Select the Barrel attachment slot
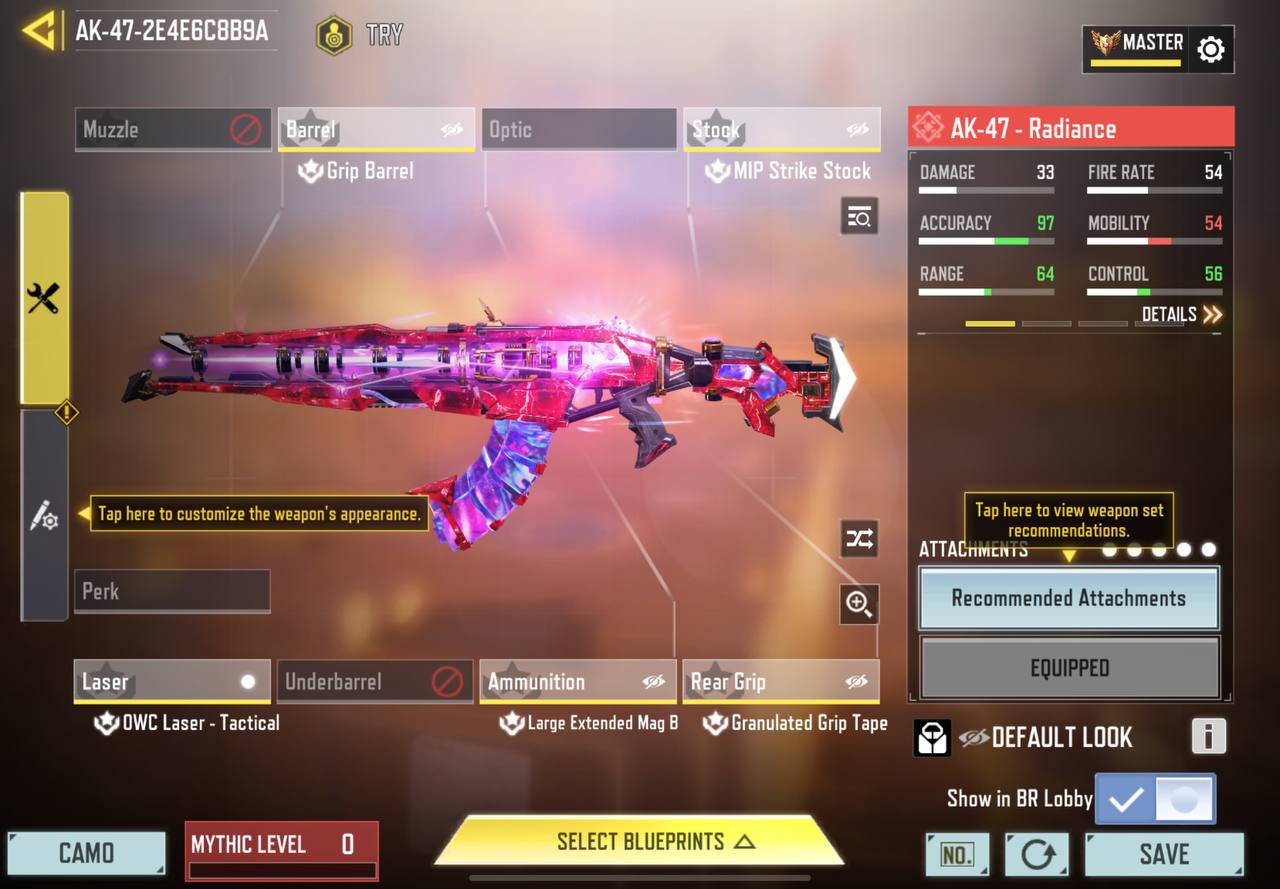This screenshot has width=1280, height=889. click(375, 130)
